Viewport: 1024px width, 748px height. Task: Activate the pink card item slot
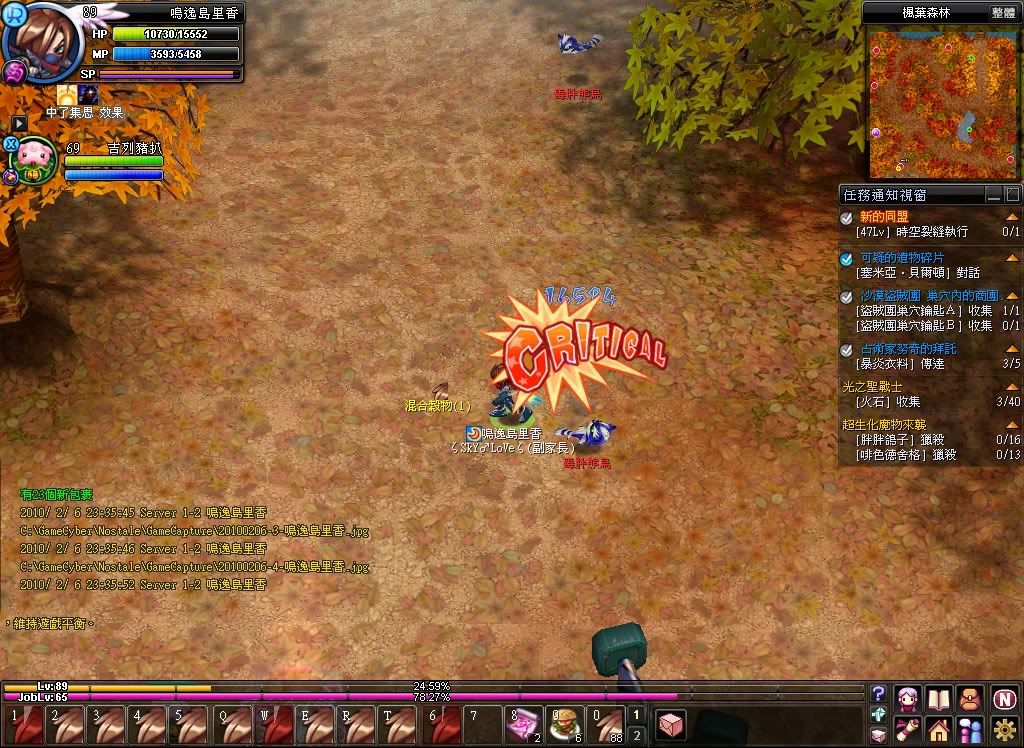click(x=523, y=723)
